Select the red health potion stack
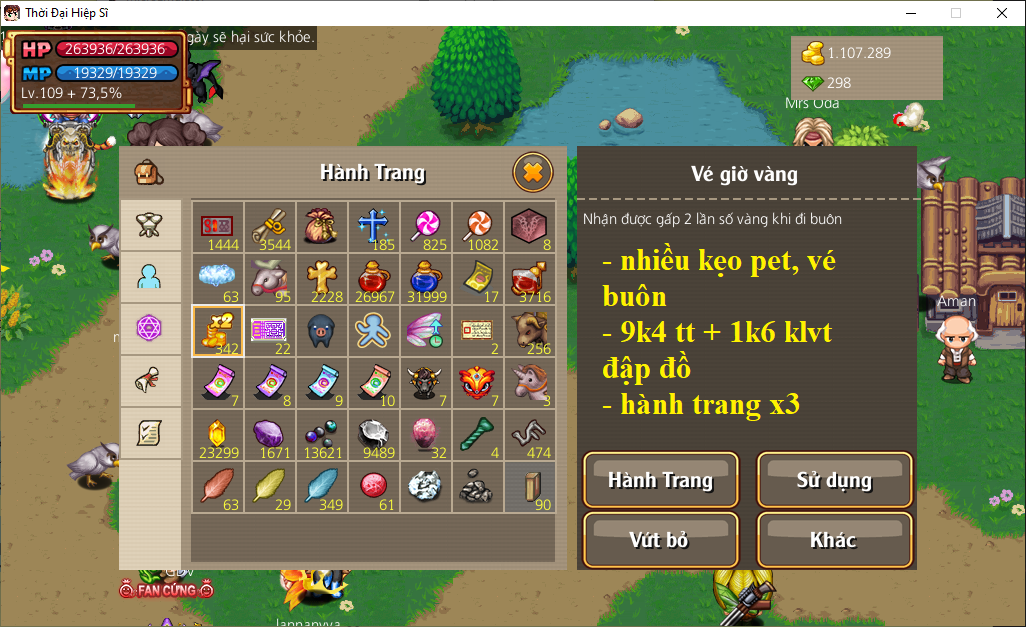The width and height of the screenshot is (1026, 627). coord(373,278)
